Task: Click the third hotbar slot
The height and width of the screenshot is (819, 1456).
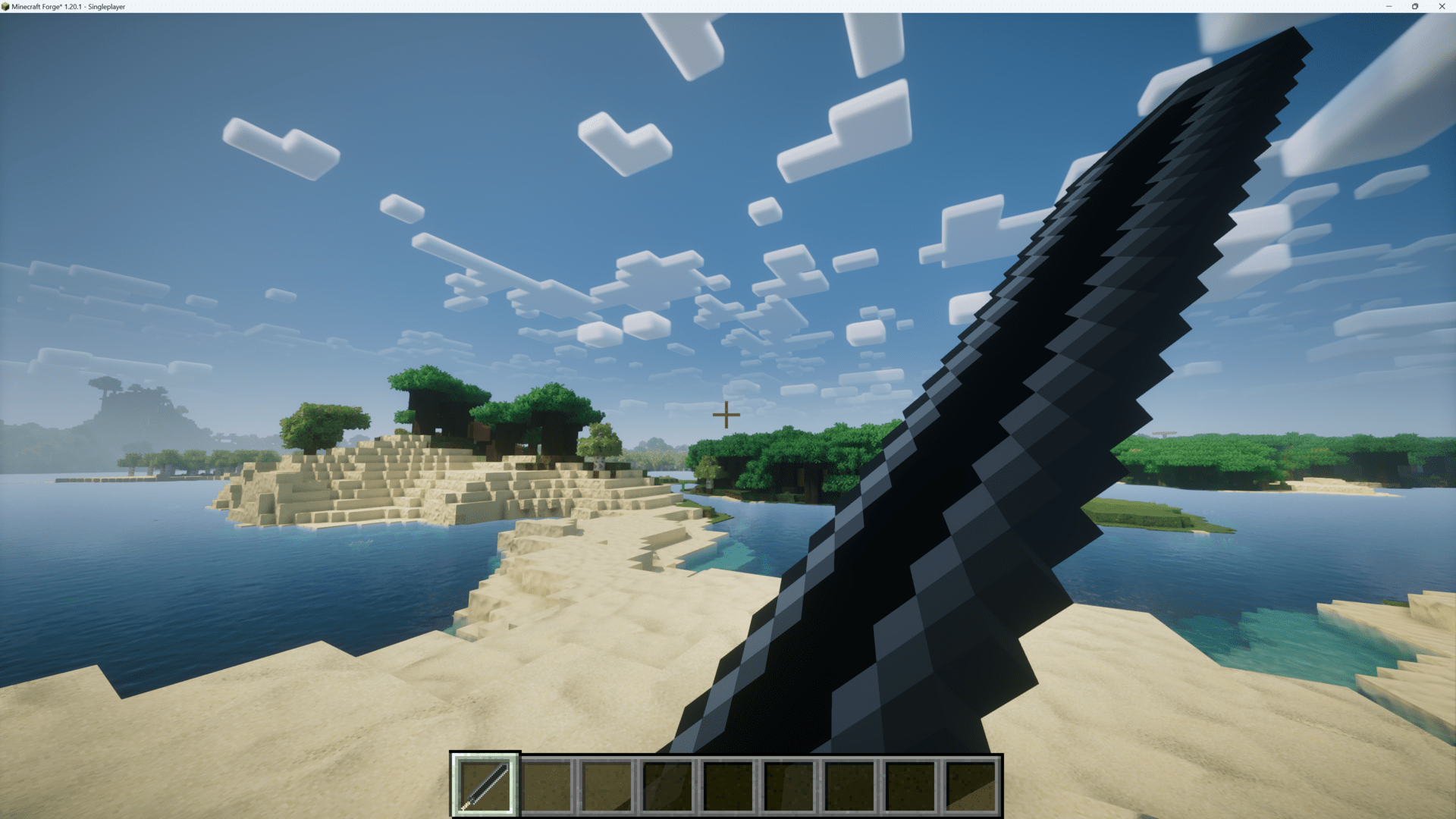Action: pos(607,785)
